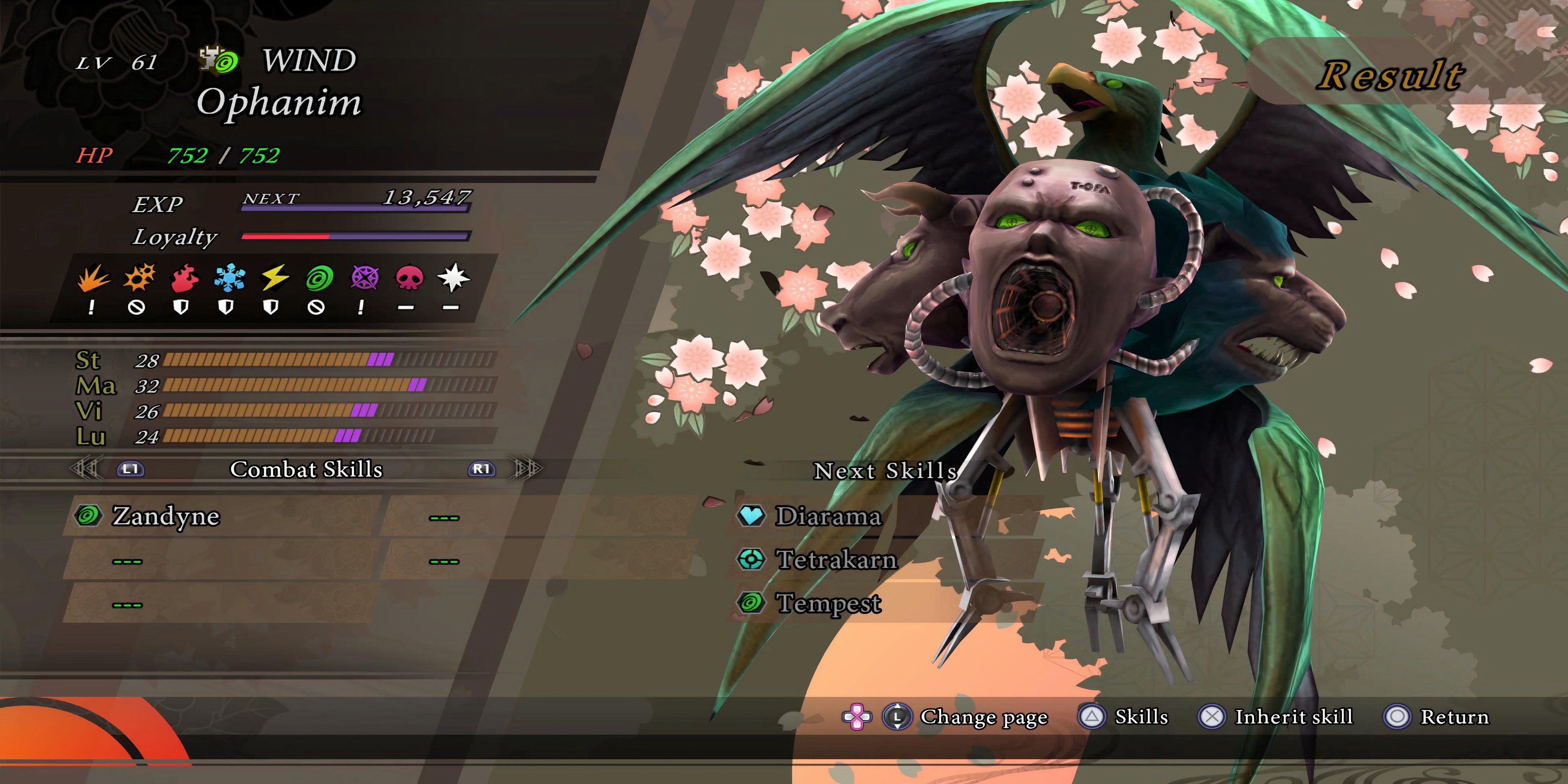Go to next page with right arrows
The width and height of the screenshot is (1568, 784).
pos(527,469)
